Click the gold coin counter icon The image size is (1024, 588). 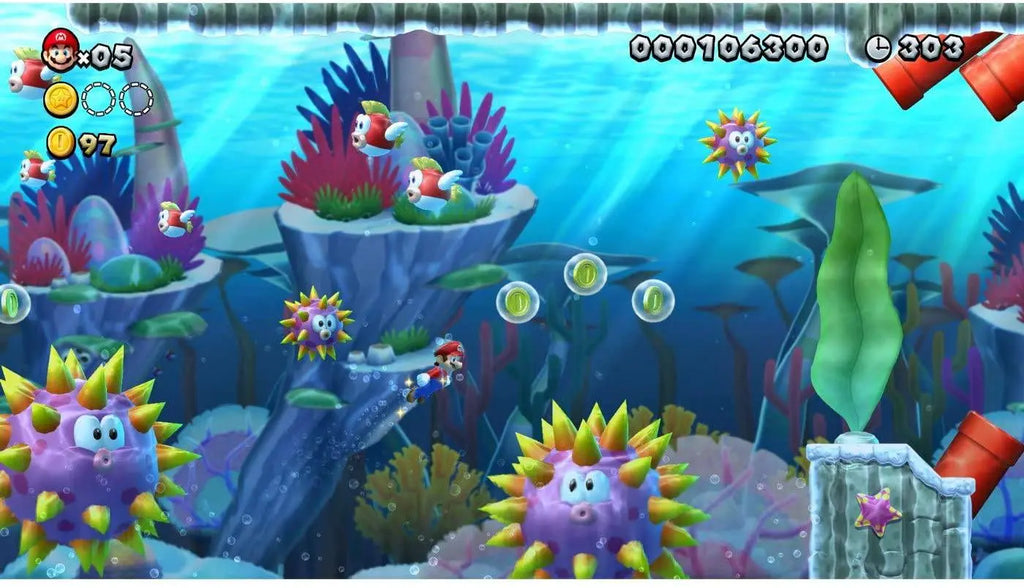(x=61, y=143)
